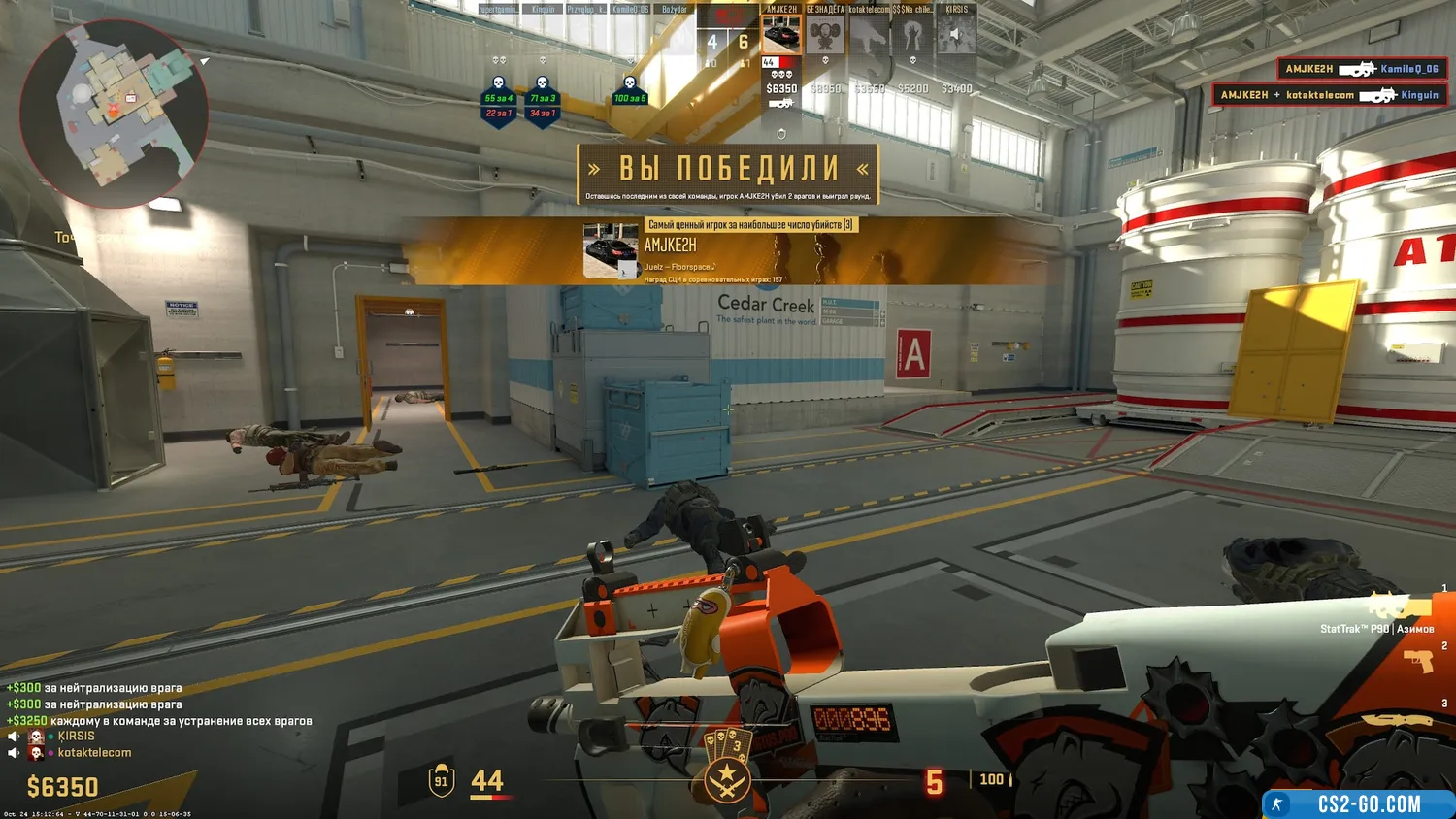Click the Kinguin kill feed entry
This screenshot has height=819, width=1456.
(x=1329, y=95)
